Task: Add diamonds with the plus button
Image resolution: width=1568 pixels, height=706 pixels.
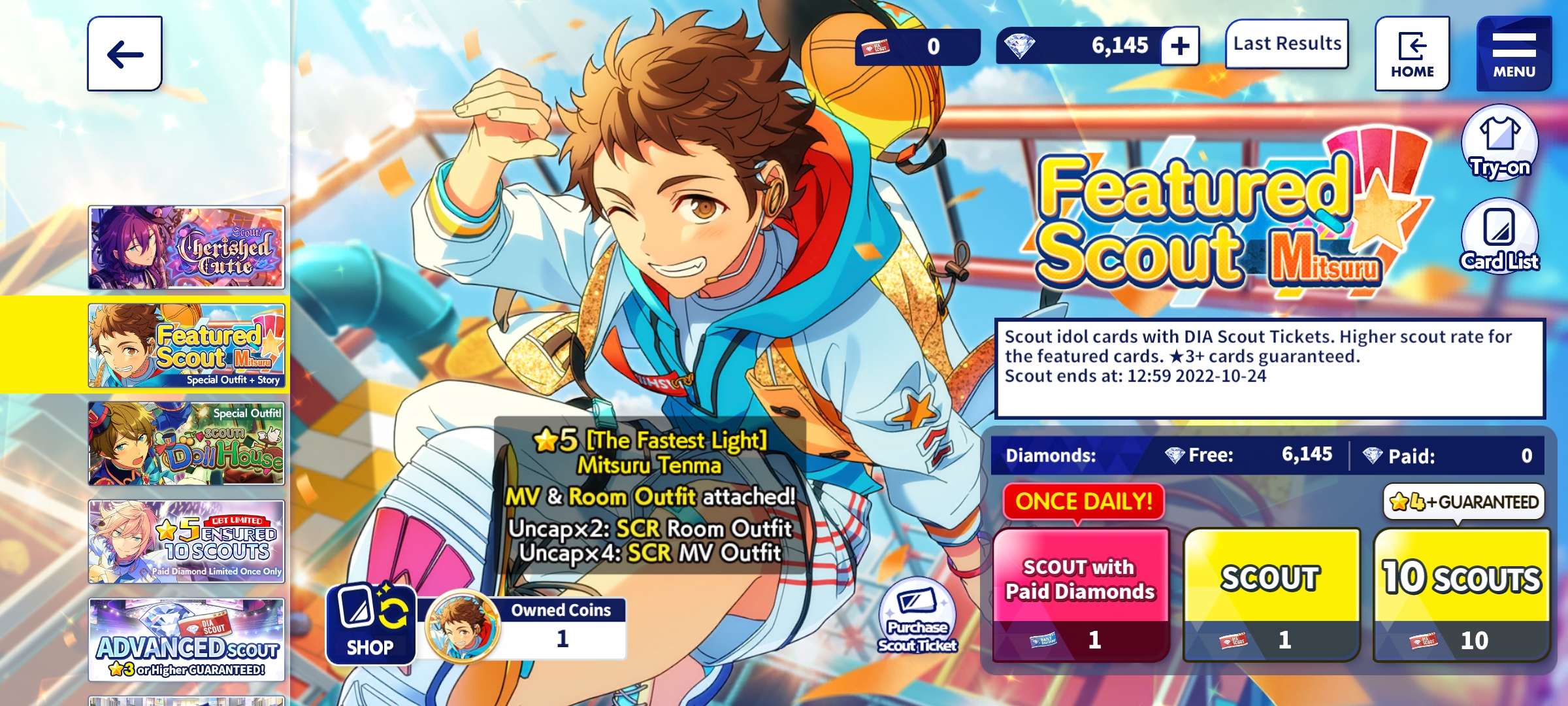Action: (1179, 46)
